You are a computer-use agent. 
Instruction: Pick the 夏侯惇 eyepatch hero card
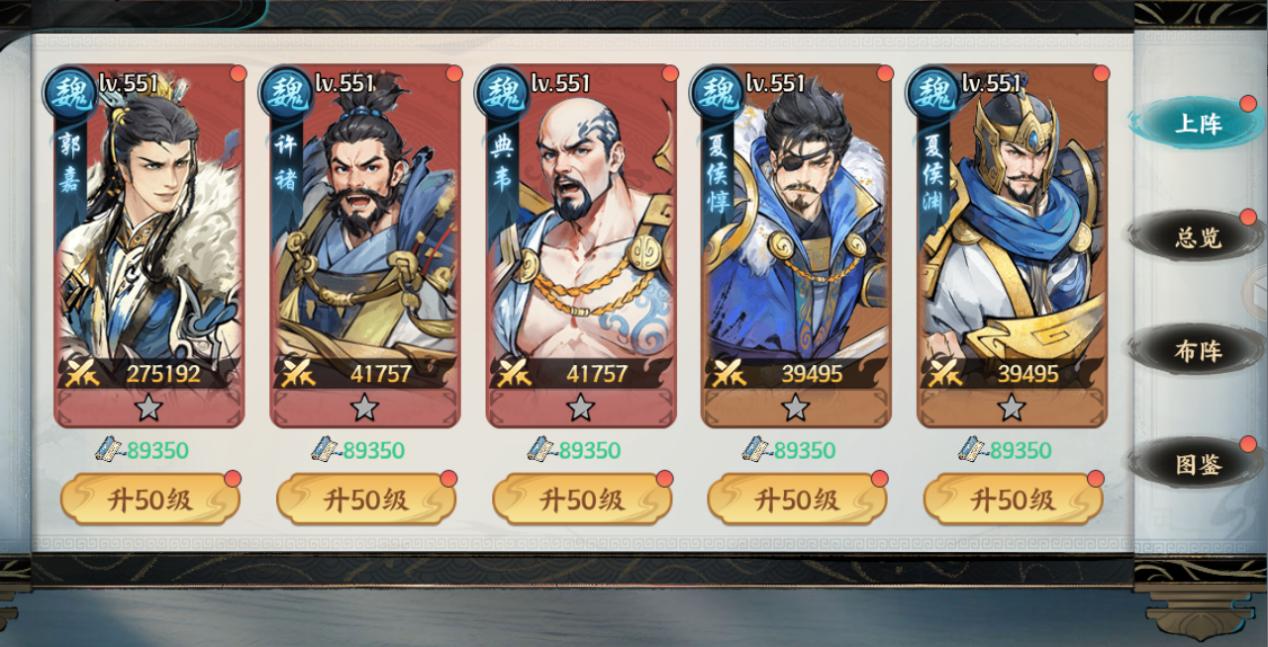pos(796,240)
